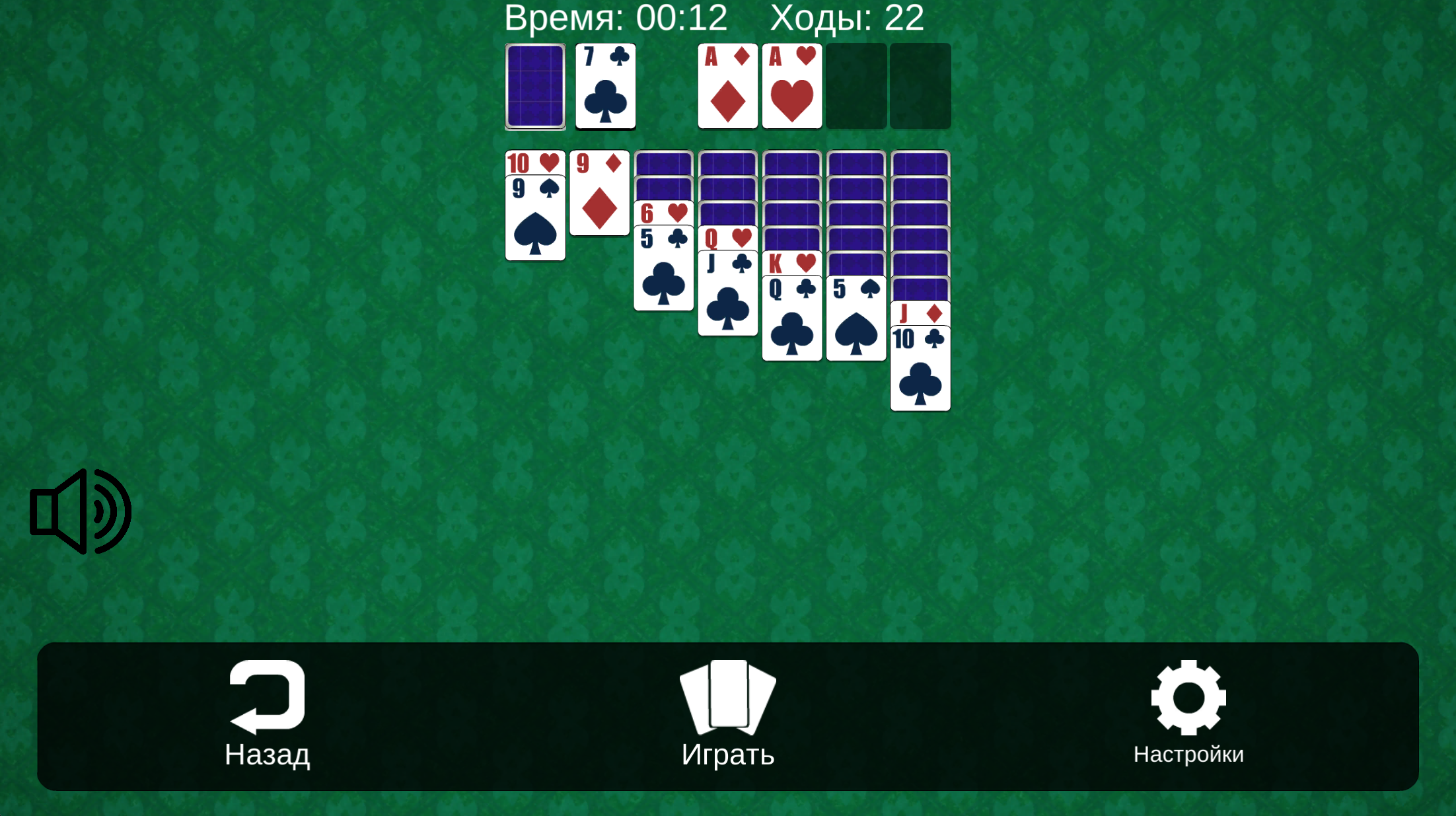Click the face-down stock pile
The height and width of the screenshot is (816, 1456).
coord(535,86)
